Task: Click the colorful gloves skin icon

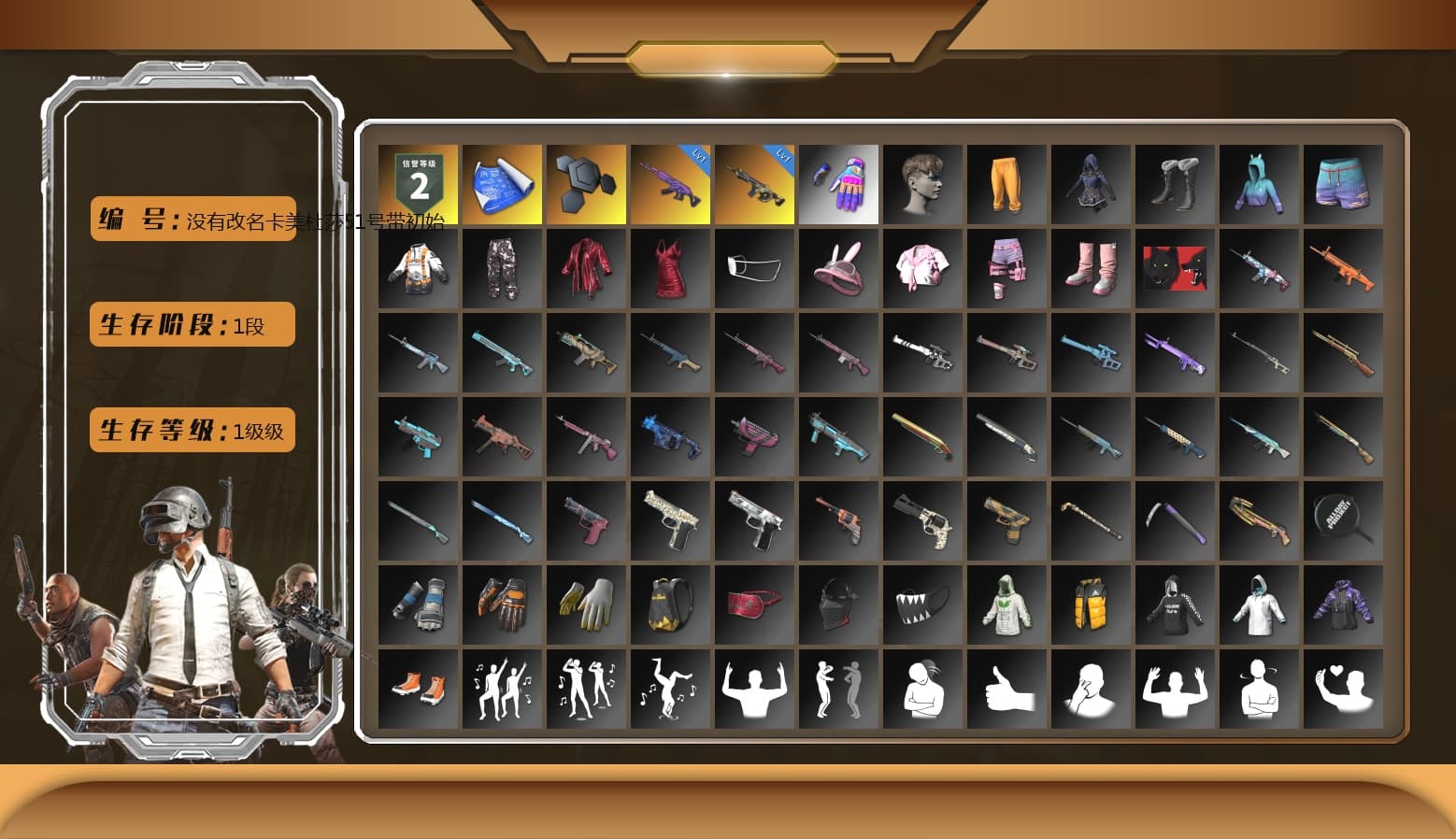Action: pos(838,183)
